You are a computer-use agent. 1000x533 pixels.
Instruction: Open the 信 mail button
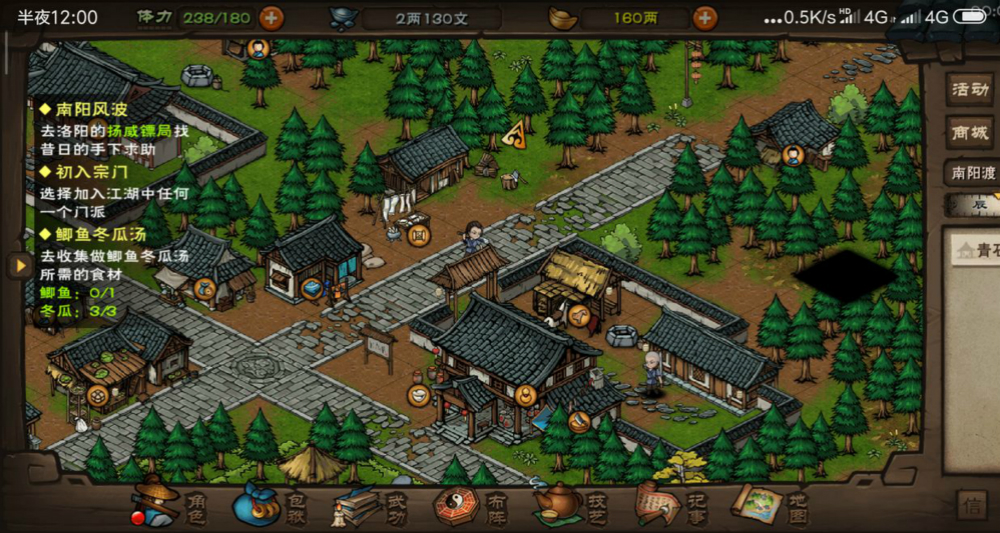[970, 504]
